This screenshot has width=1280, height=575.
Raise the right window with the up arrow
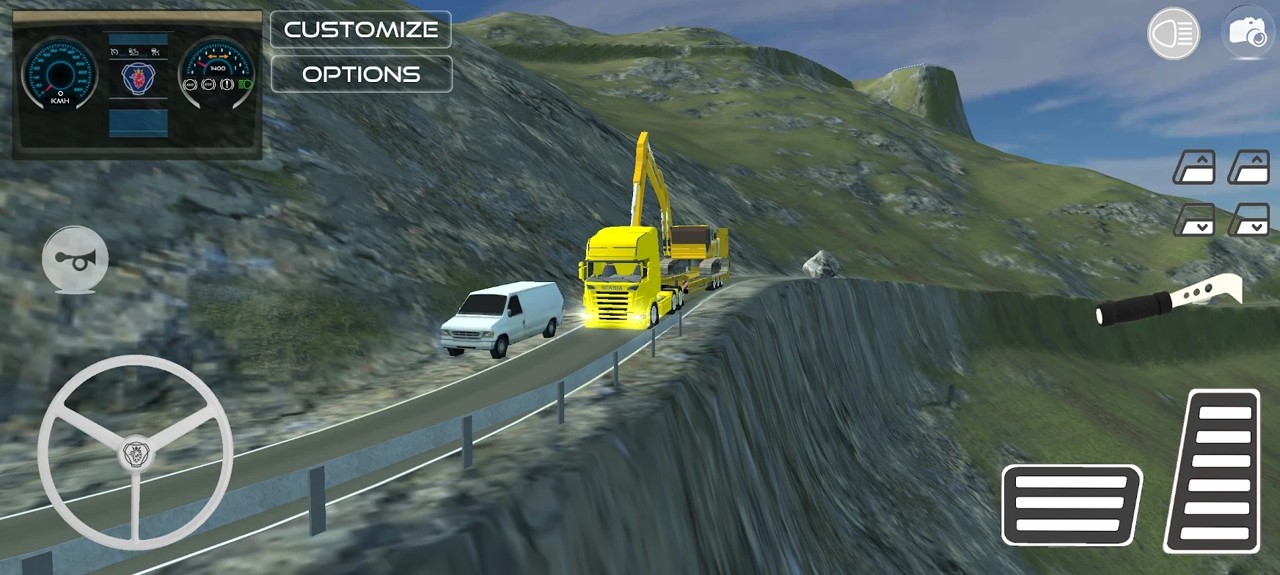coord(1249,168)
